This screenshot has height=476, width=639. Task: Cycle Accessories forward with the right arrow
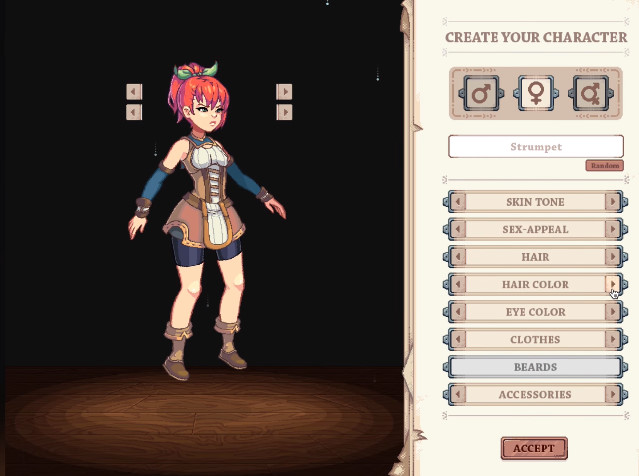point(613,395)
